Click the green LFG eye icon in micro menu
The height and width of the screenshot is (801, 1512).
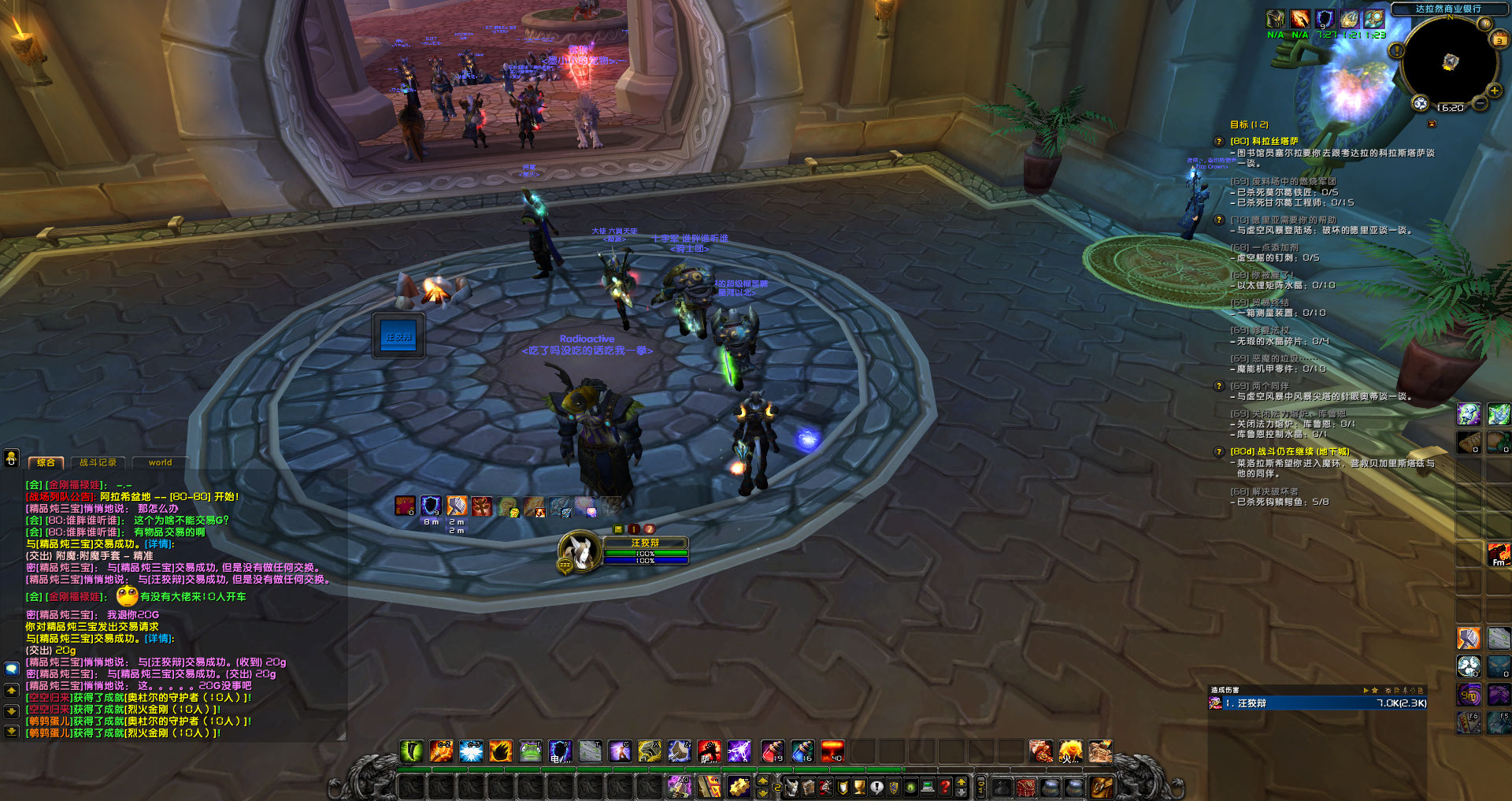910,788
